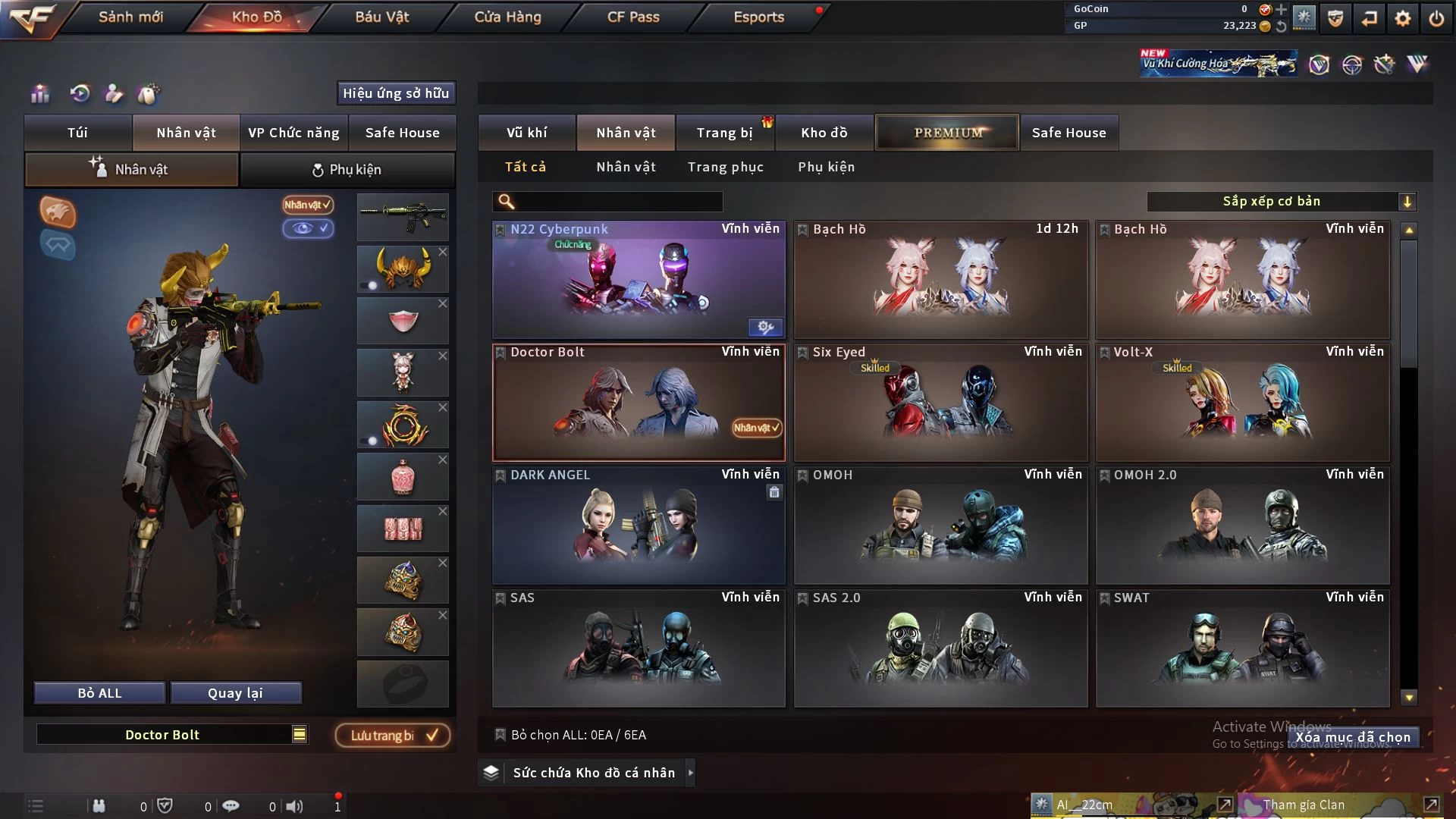Viewport: 1456px width, 819px height.
Task: Open the Esports menu
Action: tap(758, 17)
